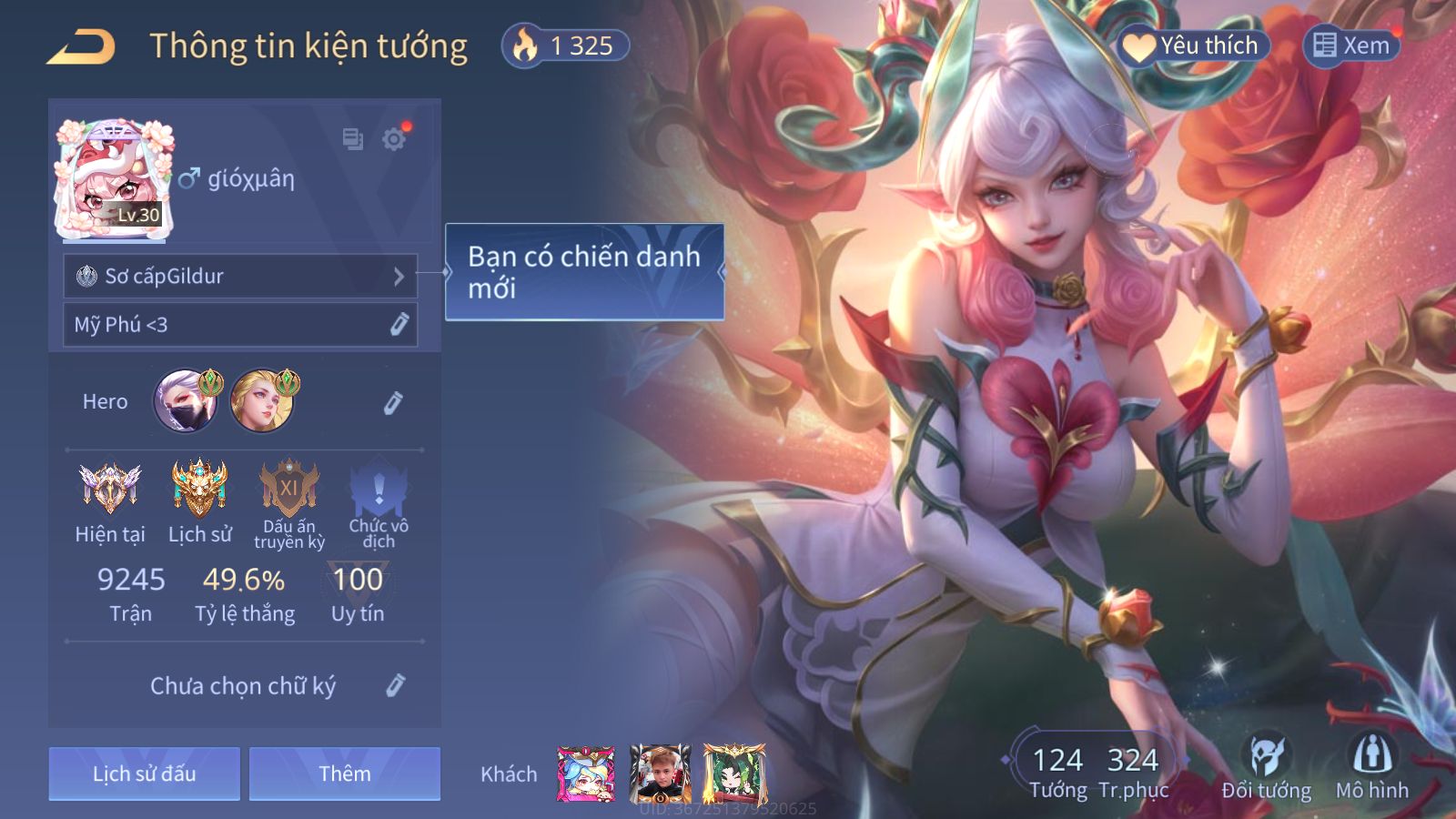
Task: Edit the featured Hero list
Action: click(393, 402)
